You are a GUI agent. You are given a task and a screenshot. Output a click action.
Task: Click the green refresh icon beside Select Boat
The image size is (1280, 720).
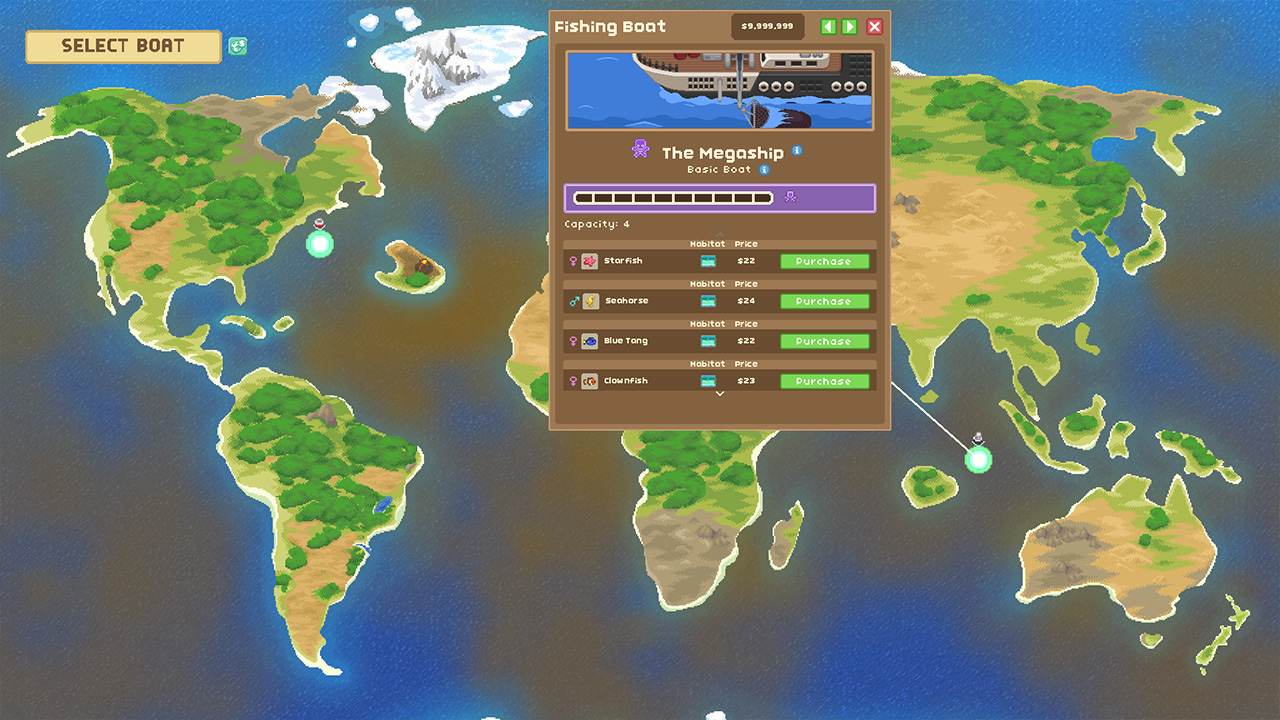point(237,46)
